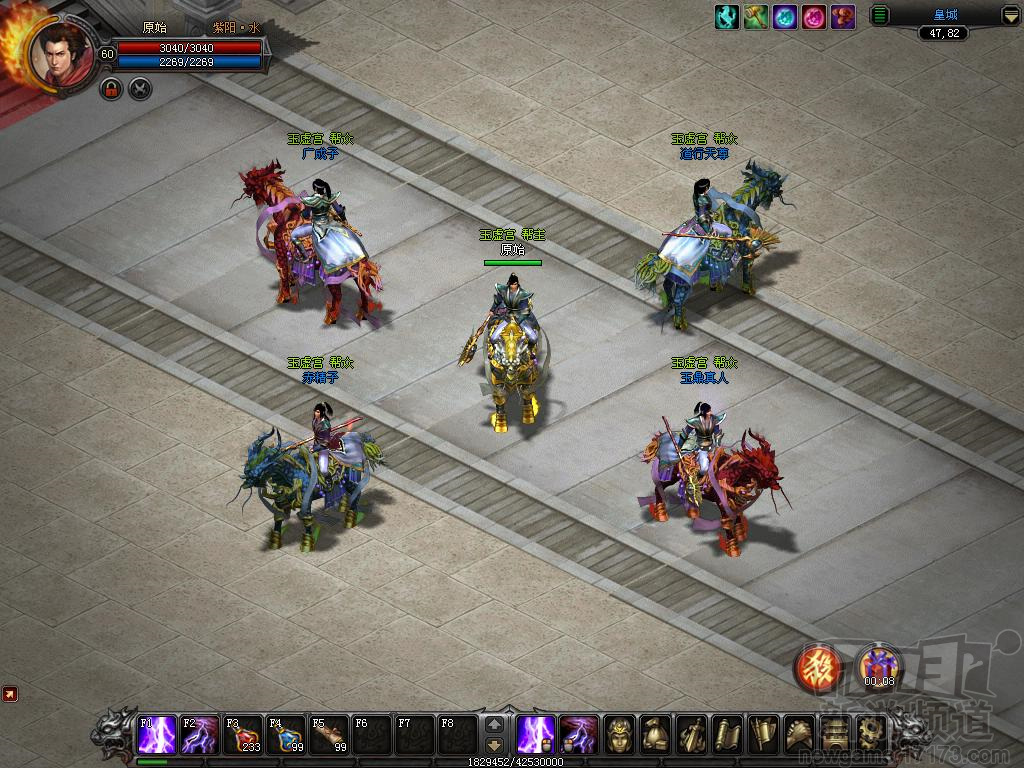Use the F4 blue potion slot
Viewport: 1024px width, 768px height.
286,735
